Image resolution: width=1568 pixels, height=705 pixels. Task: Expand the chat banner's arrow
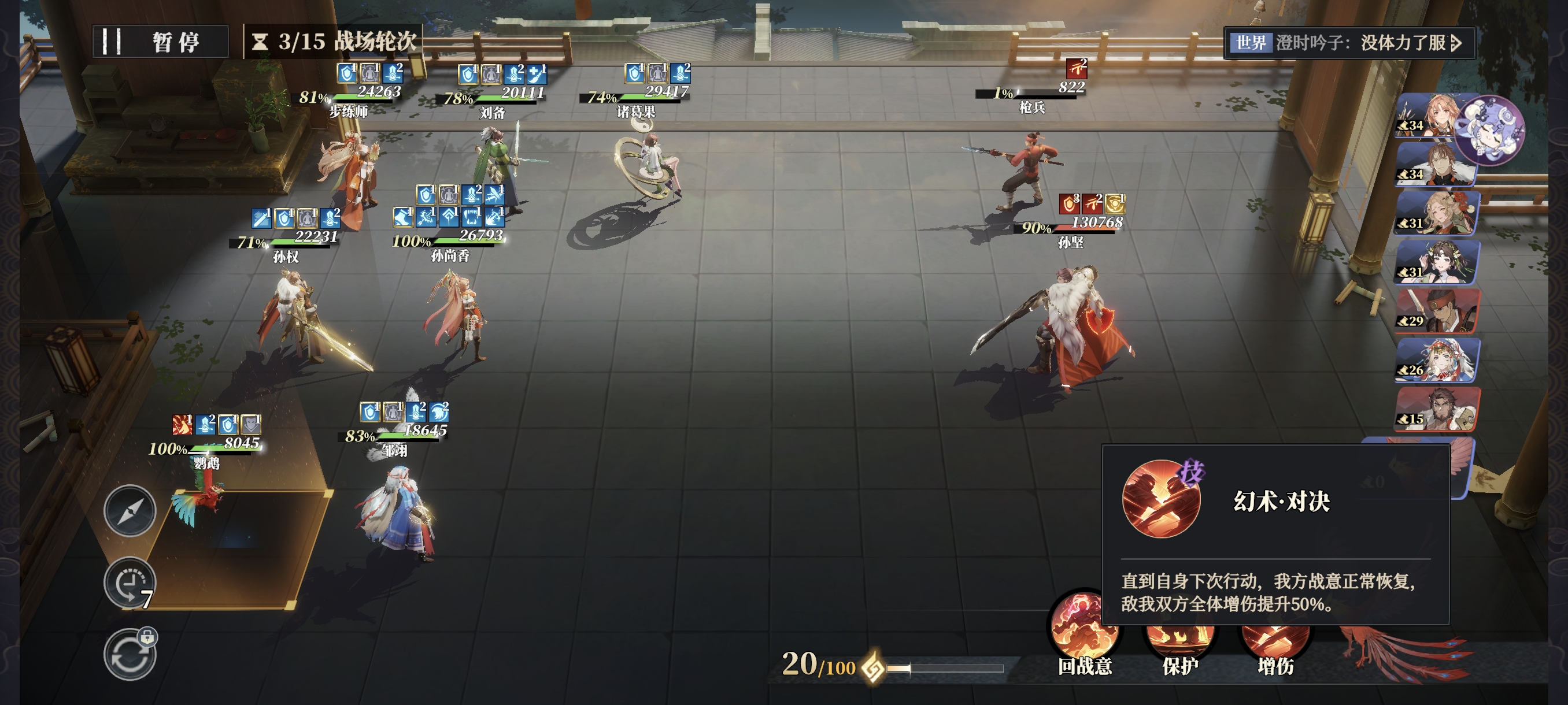(x=1456, y=43)
